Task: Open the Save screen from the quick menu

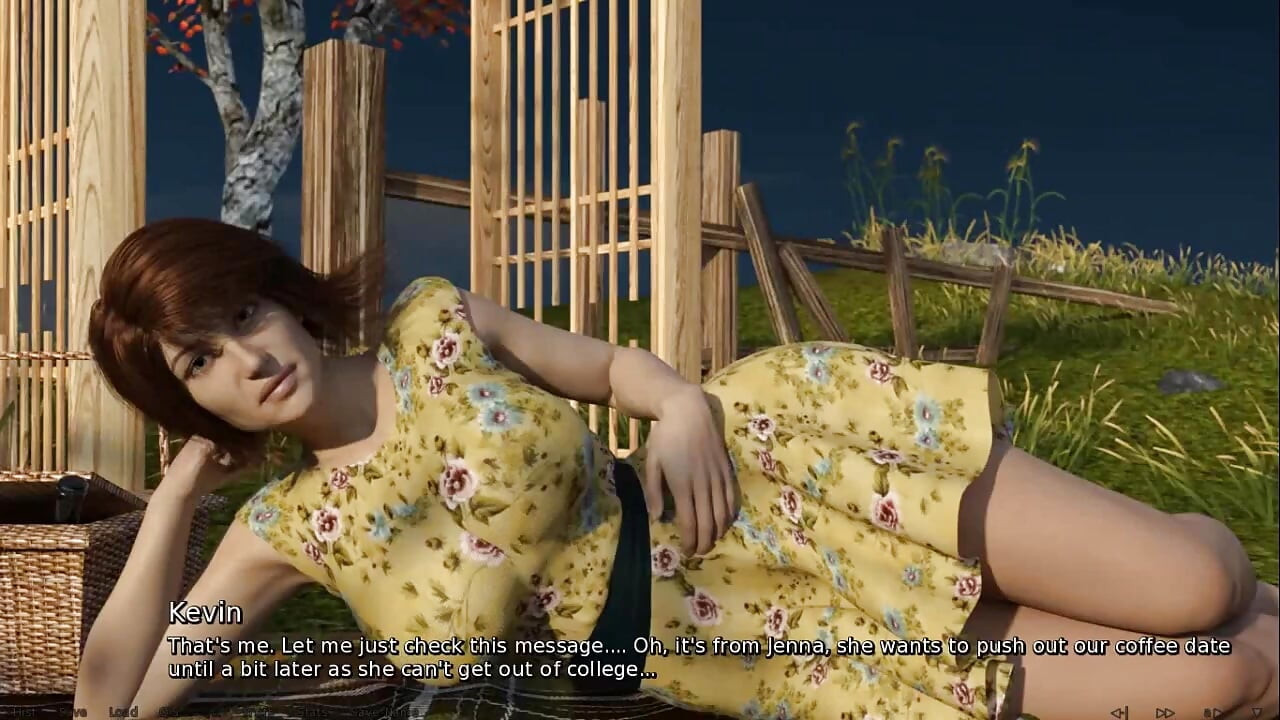Action: [x=72, y=712]
